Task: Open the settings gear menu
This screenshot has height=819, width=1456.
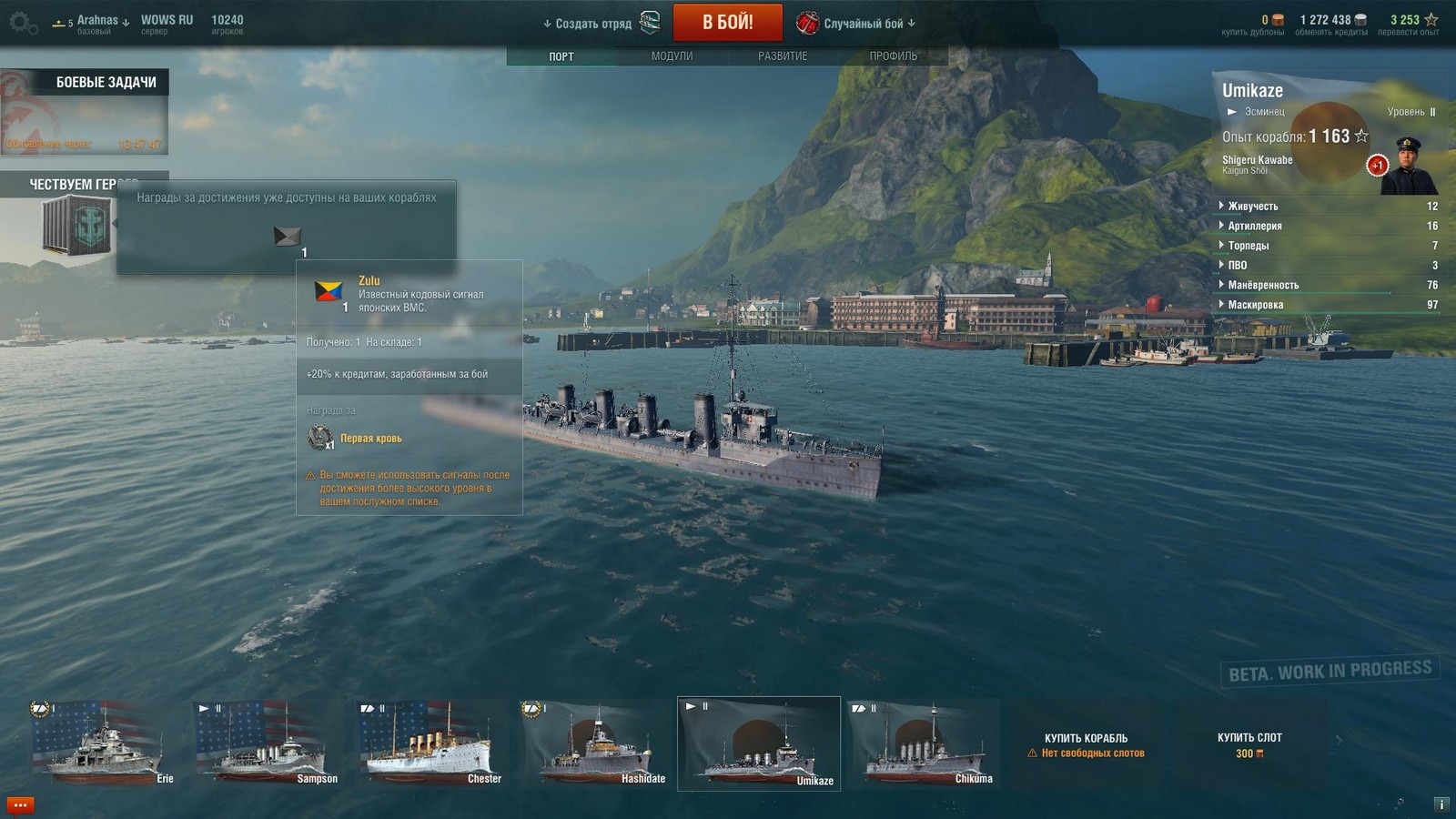Action: (x=23, y=23)
